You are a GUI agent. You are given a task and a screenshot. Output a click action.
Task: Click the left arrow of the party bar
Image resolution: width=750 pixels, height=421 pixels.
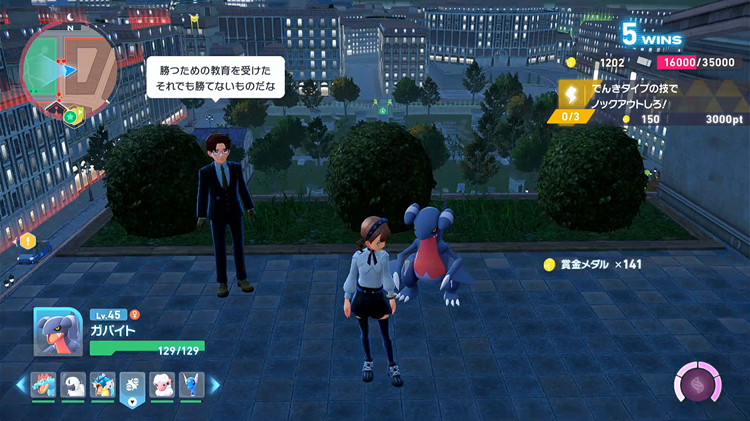coord(21,384)
